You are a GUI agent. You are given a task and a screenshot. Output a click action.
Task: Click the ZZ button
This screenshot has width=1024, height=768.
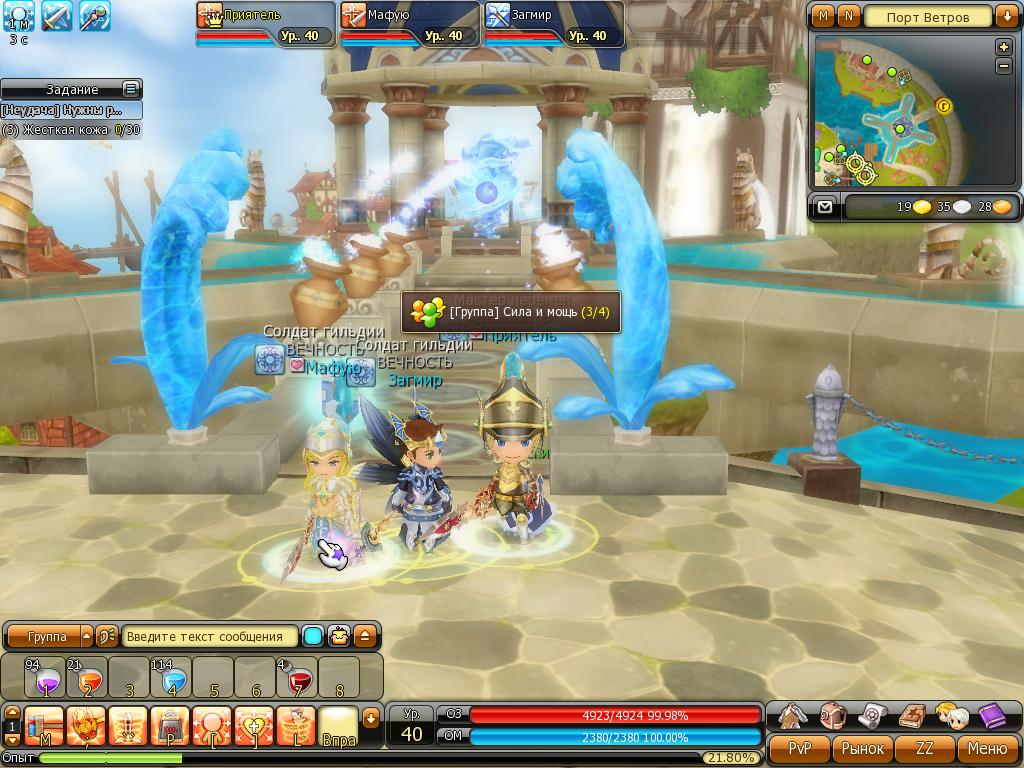tap(925, 748)
